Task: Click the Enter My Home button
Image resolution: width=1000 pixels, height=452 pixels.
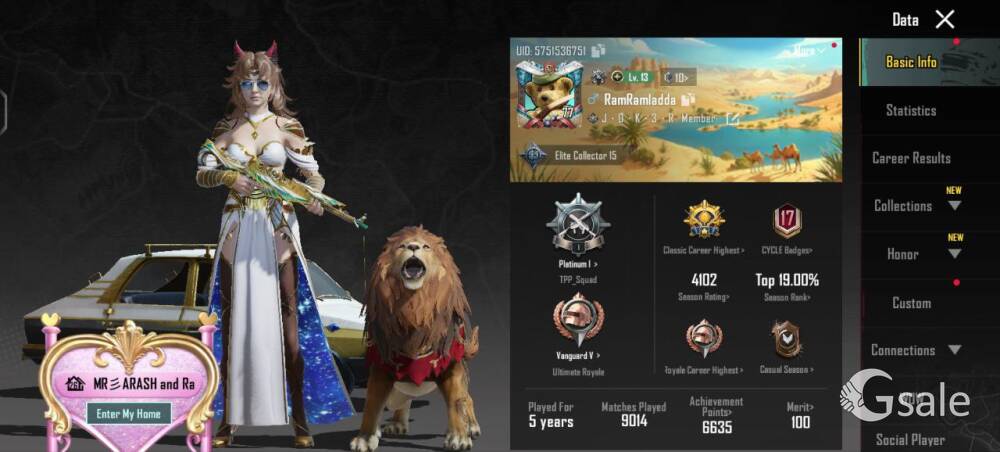Action: [128, 413]
